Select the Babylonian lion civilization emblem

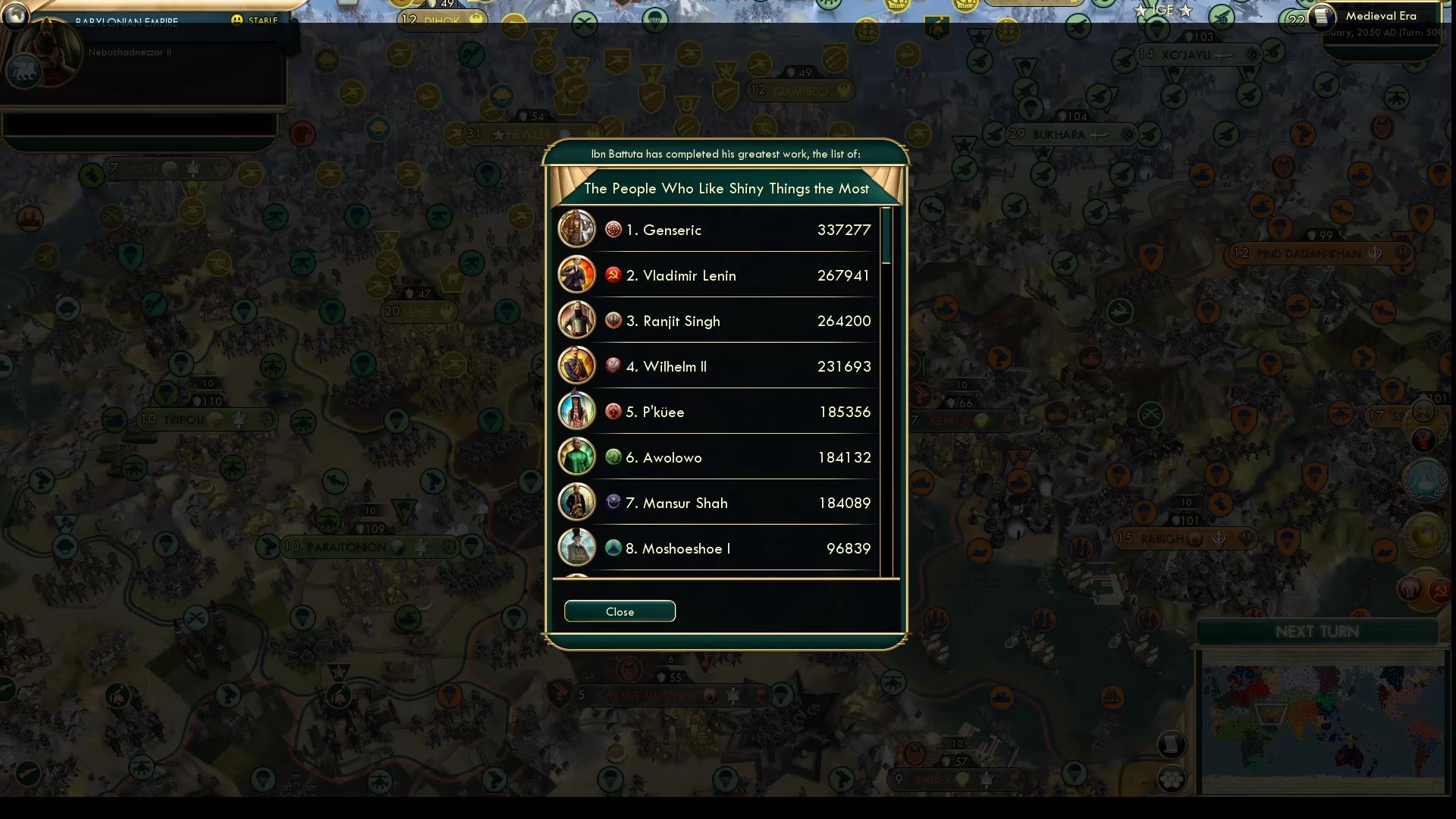pos(24,72)
